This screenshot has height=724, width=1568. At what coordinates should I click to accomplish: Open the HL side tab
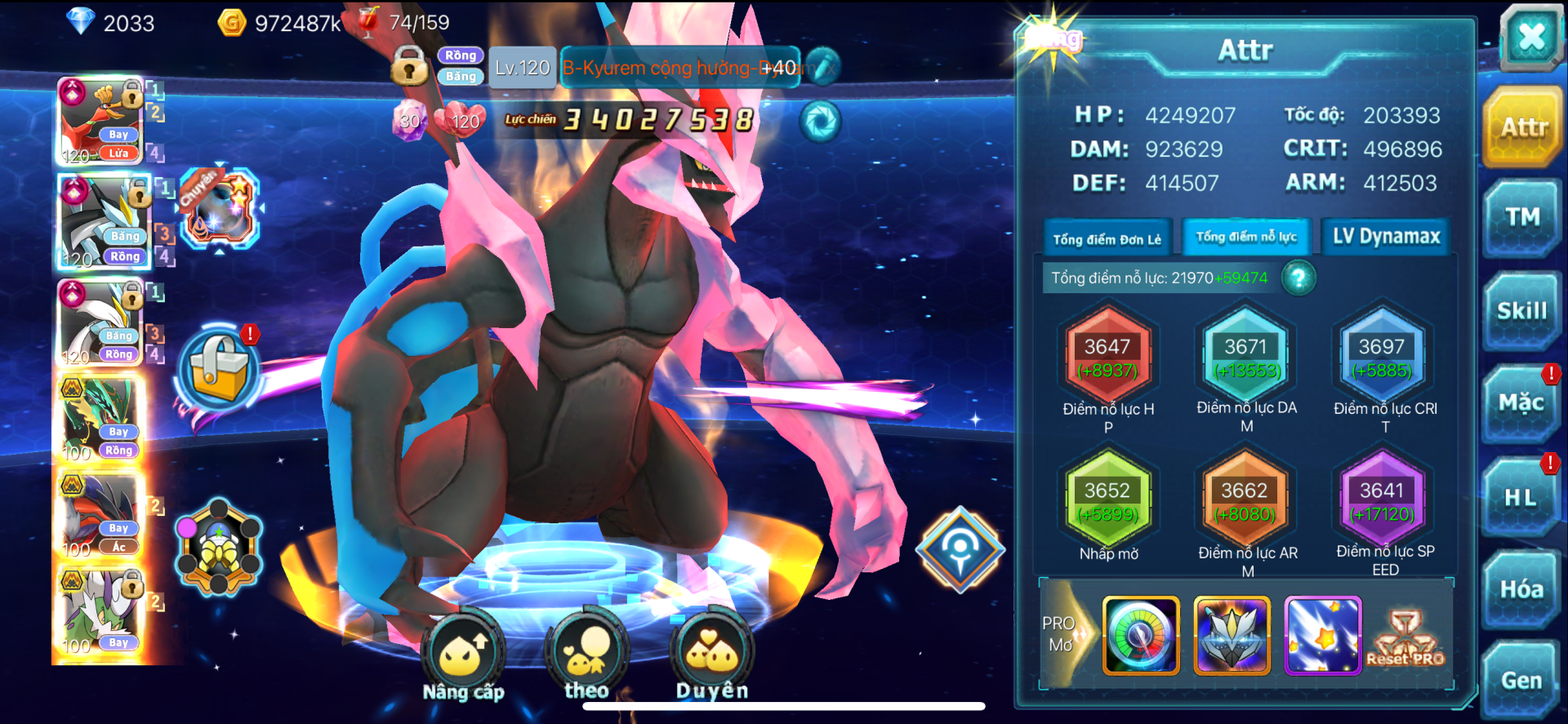coord(1521,497)
